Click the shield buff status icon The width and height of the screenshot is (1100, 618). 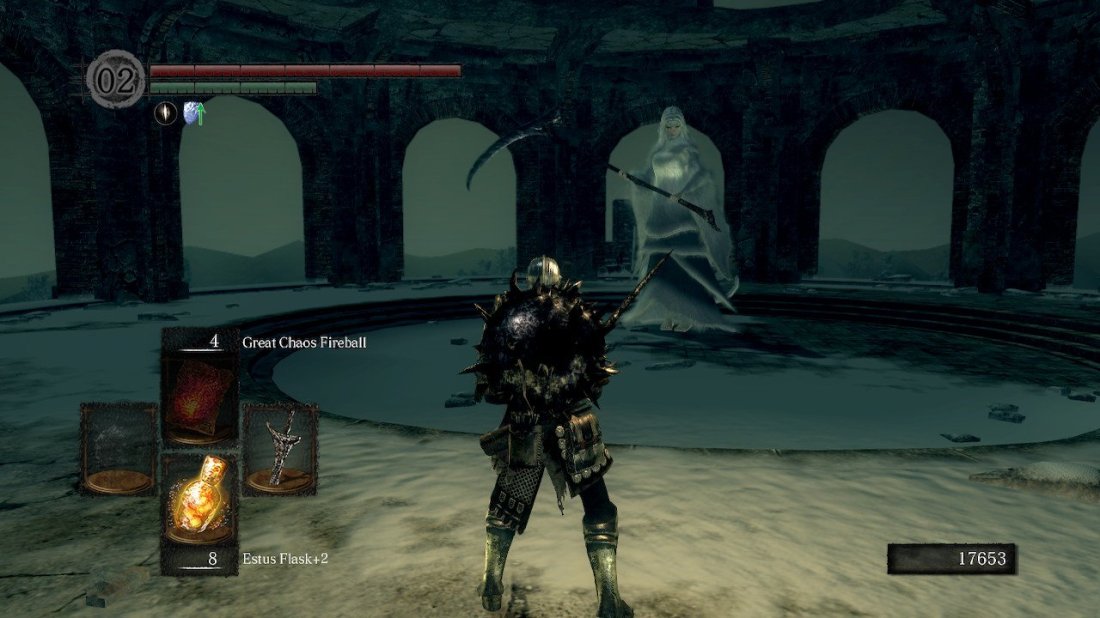pyautogui.click(x=194, y=114)
